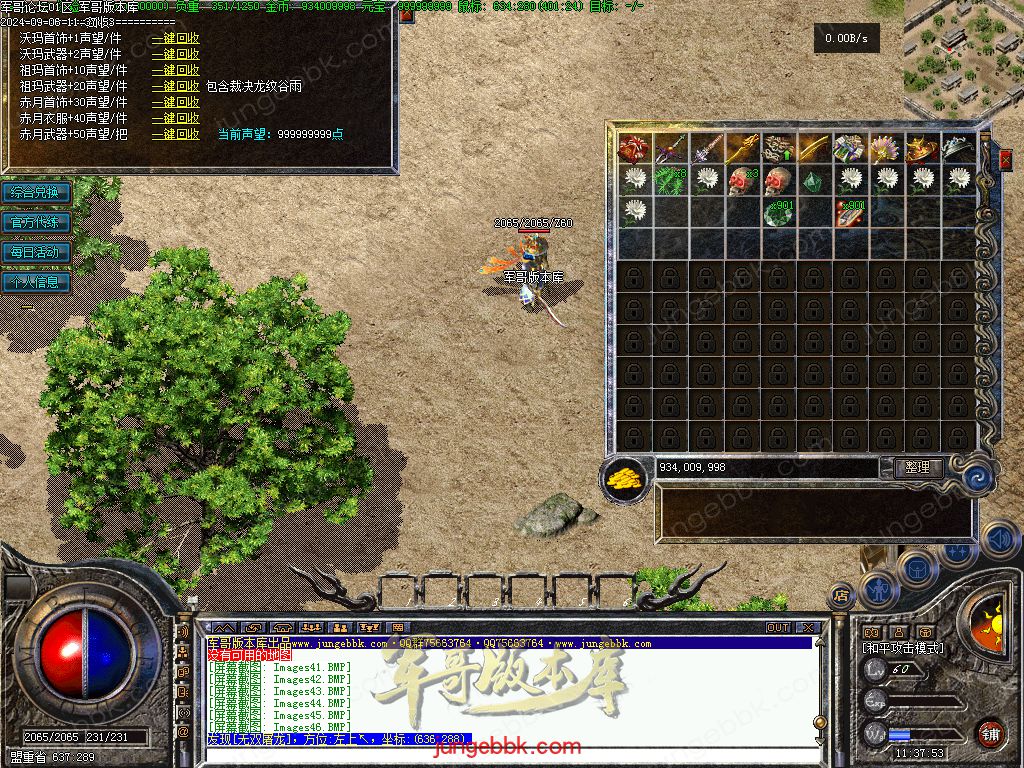Screen dimensions: 1024x768
Task: Open the 店 shop round button
Action: point(841,593)
